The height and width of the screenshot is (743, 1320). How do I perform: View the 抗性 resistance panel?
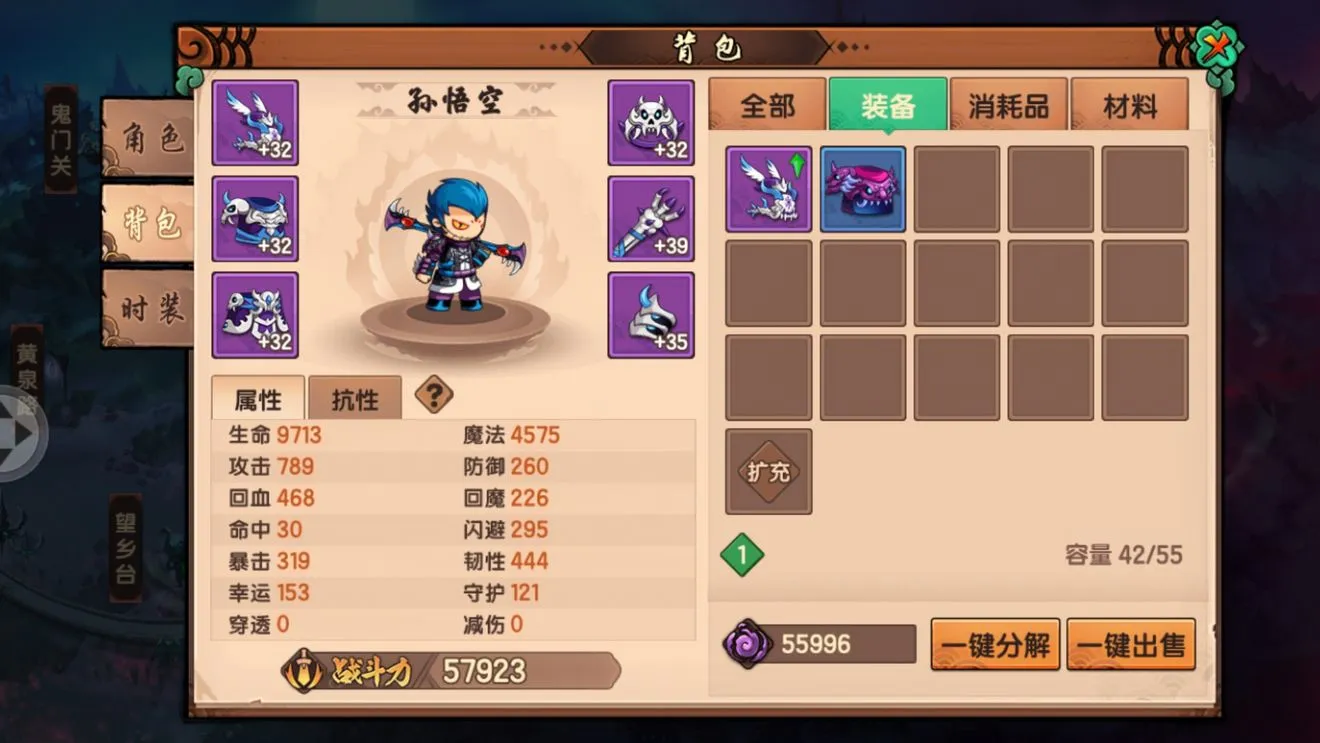click(x=355, y=397)
